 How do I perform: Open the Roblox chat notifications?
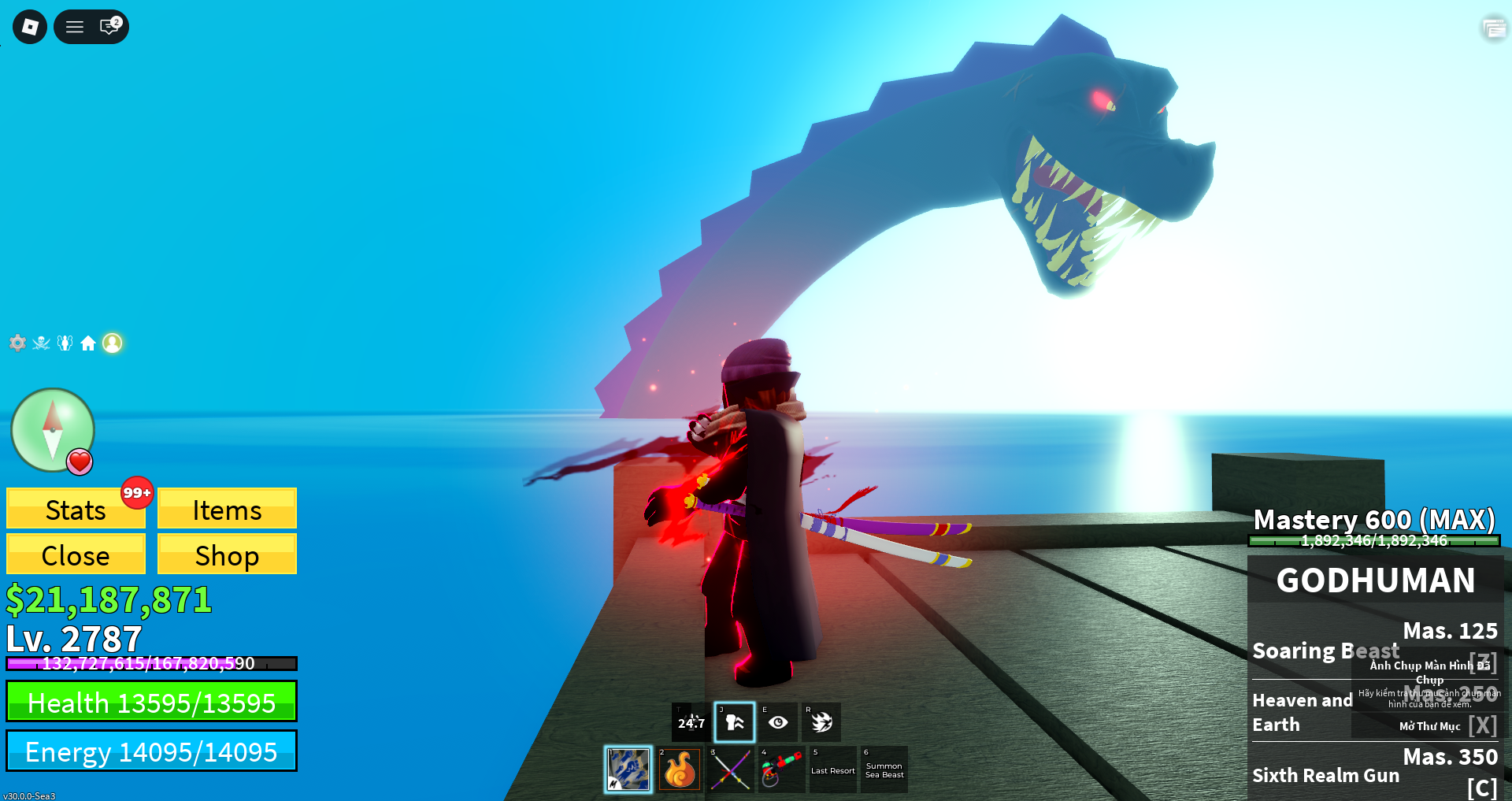109,27
